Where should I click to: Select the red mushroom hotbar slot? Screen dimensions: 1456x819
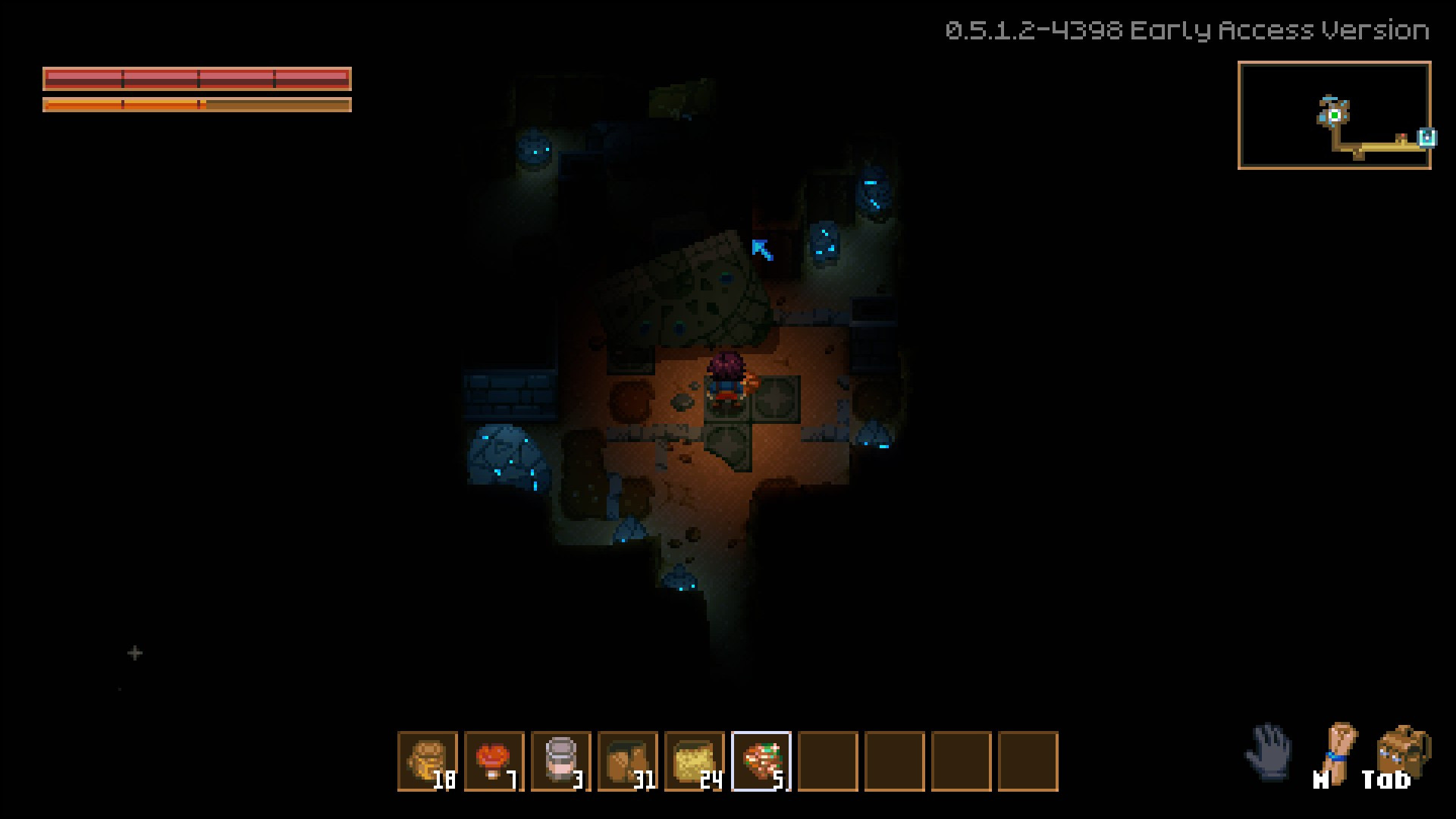pos(494,761)
